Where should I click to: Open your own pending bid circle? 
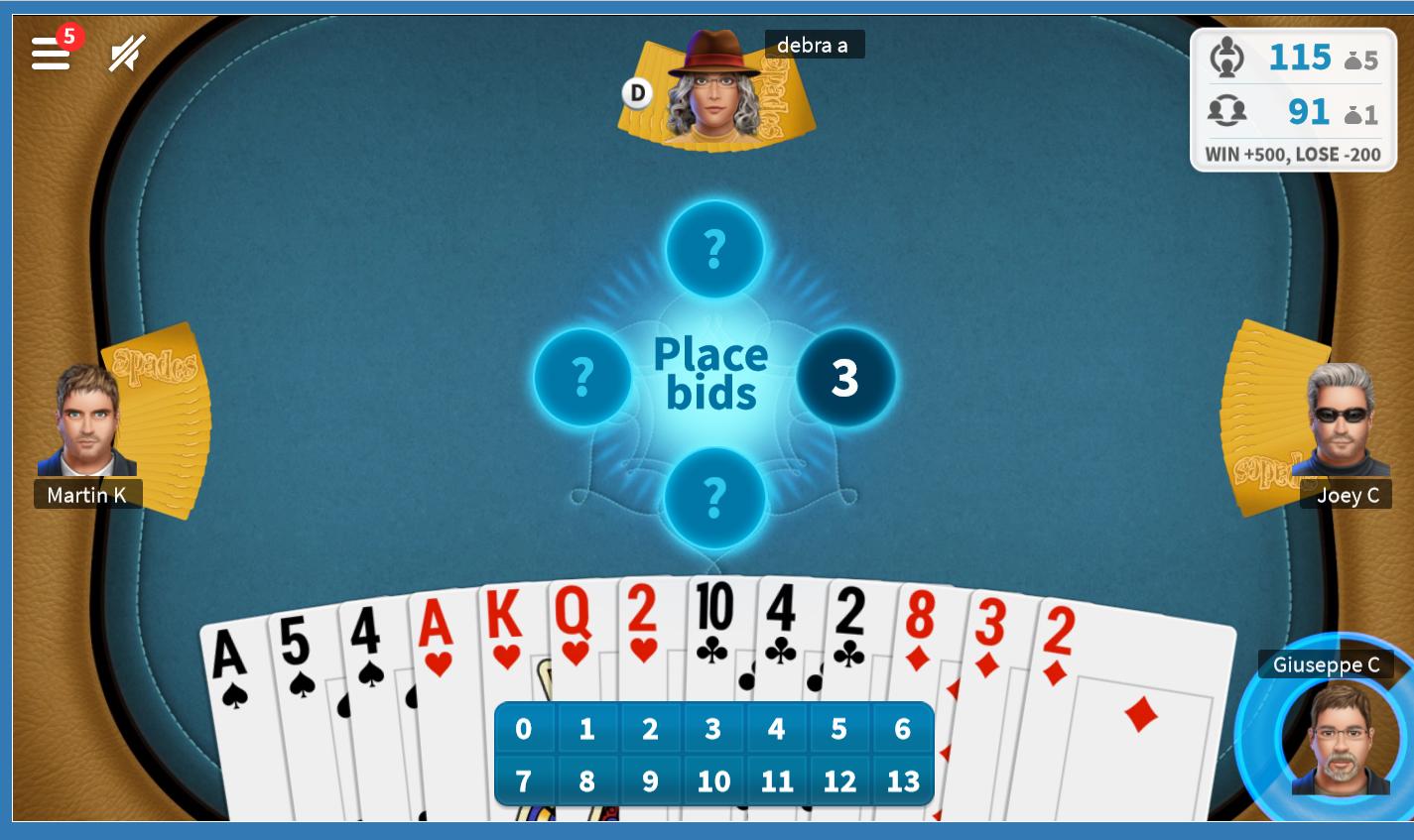(714, 501)
